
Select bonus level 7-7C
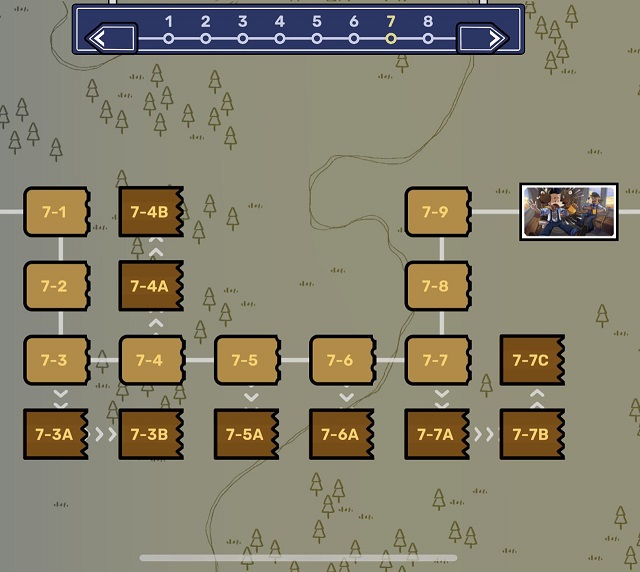[532, 360]
